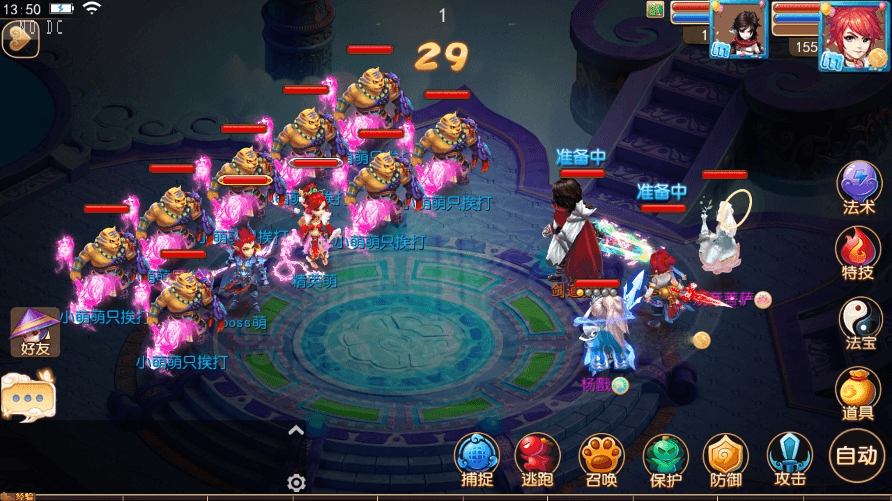
Task: Click the gear settings icon
Action: [x=296, y=483]
